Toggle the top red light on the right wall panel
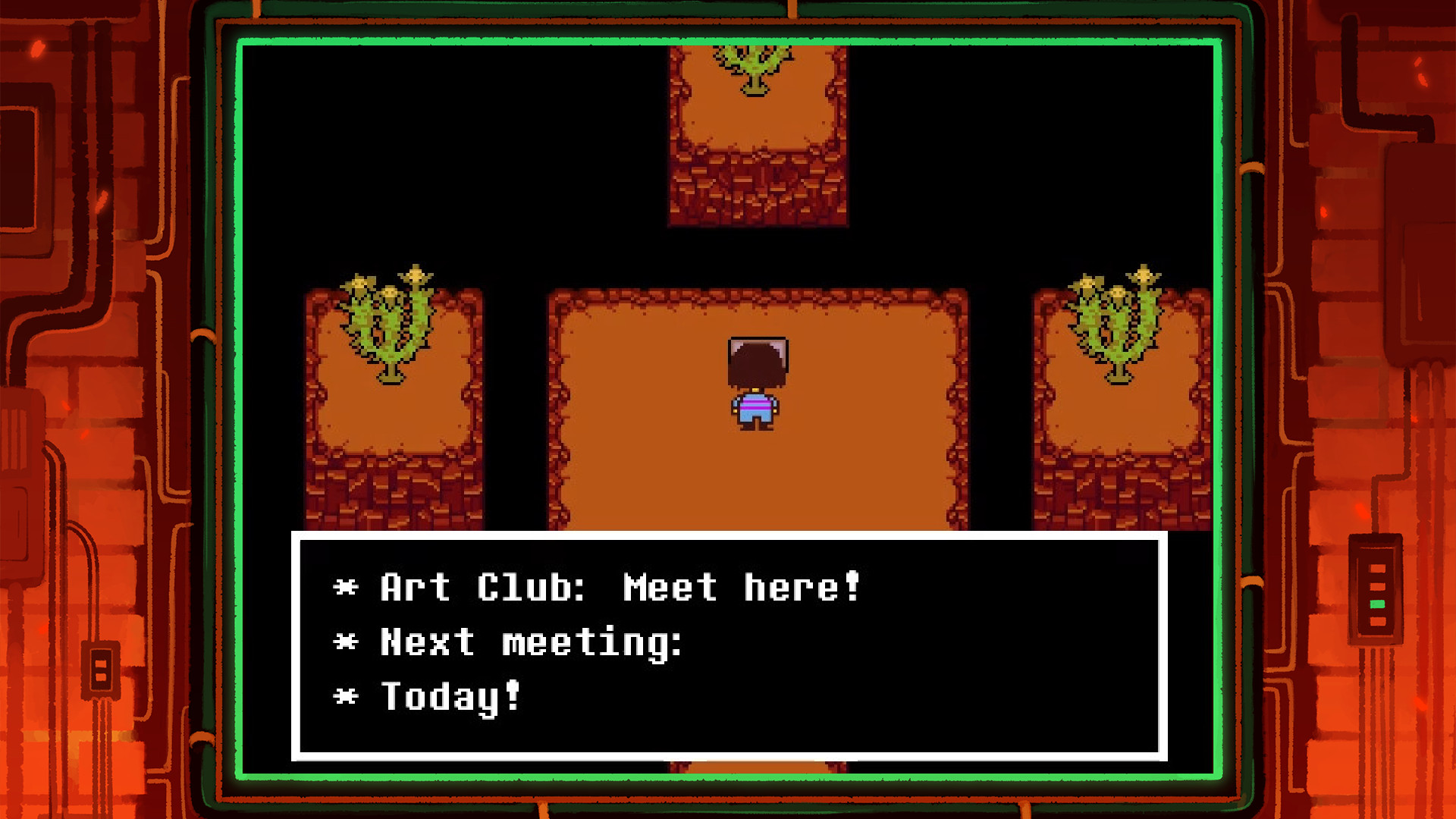 coord(1377,568)
